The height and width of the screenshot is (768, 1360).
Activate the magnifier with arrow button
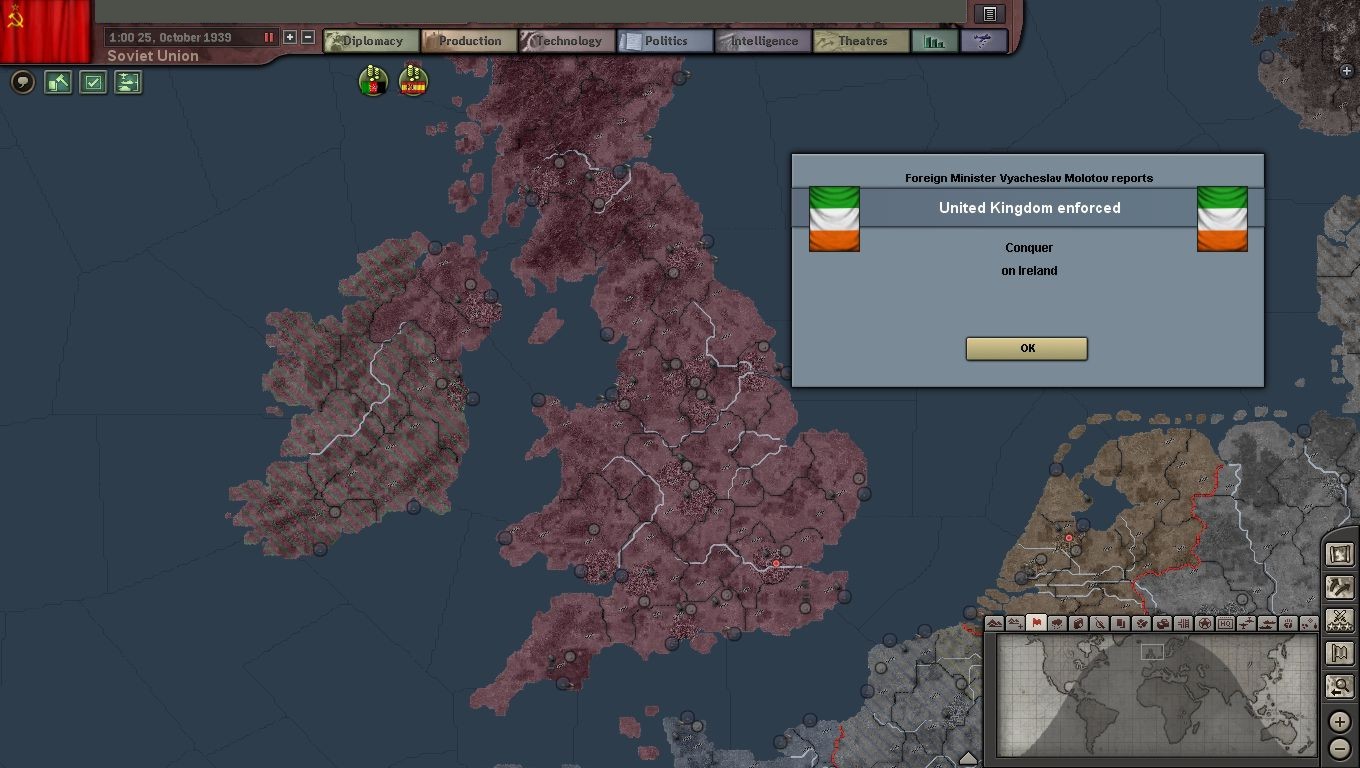point(1339,687)
